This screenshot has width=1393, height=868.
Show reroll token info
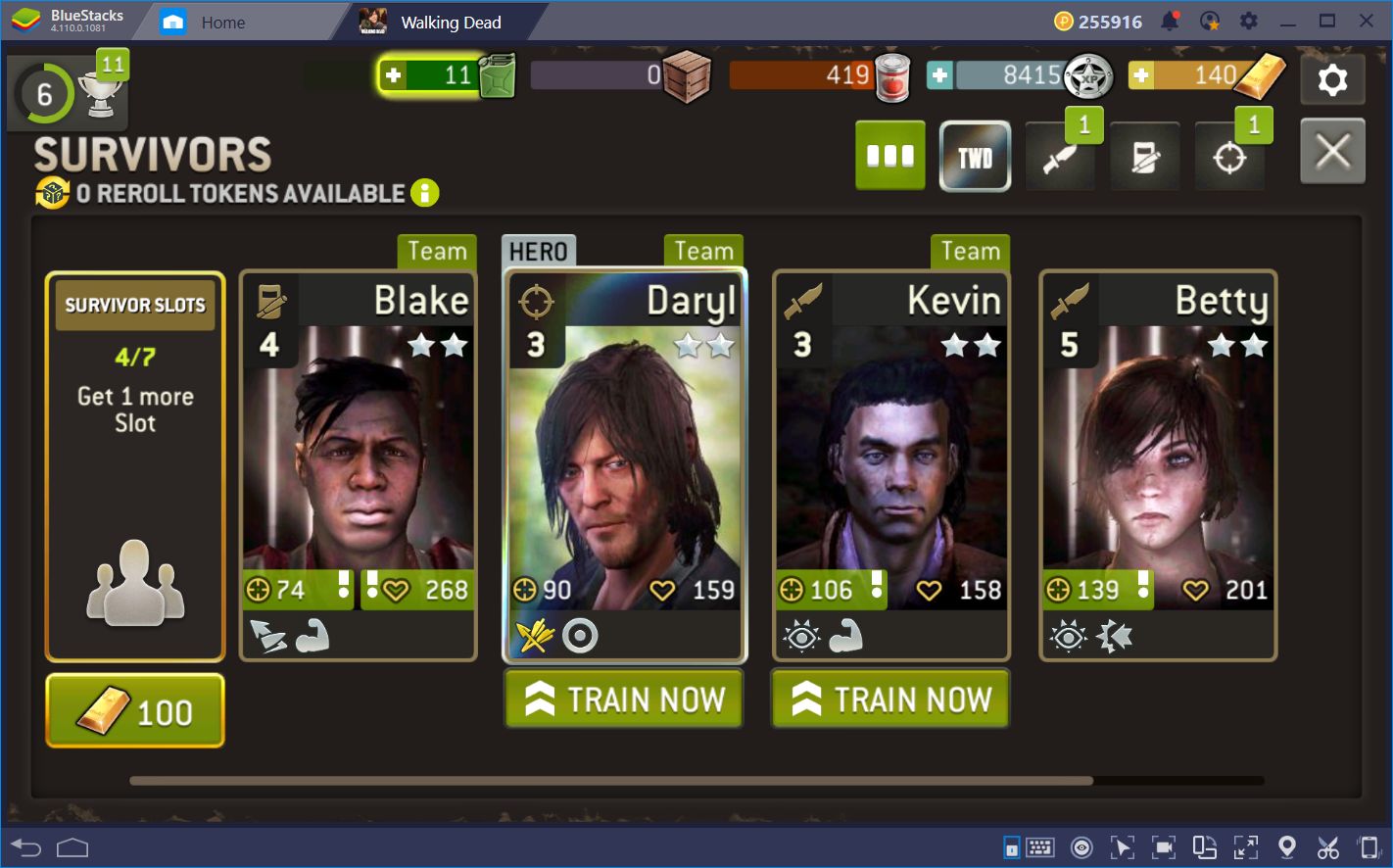[425, 193]
